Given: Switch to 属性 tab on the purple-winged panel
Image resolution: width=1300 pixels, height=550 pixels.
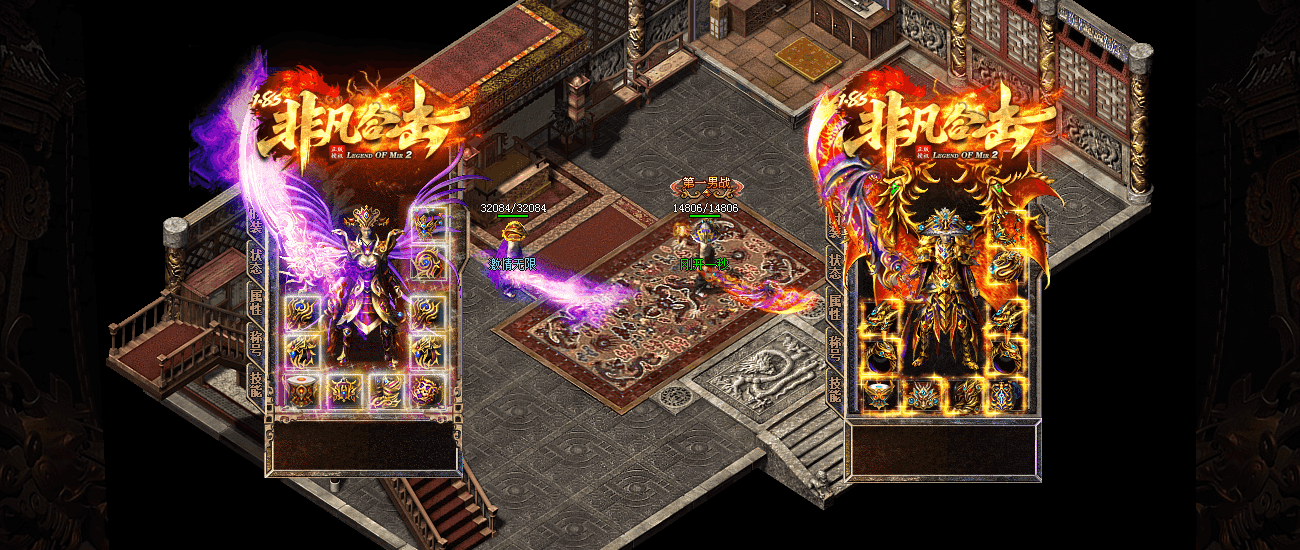Looking at the screenshot, I should point(256,299).
